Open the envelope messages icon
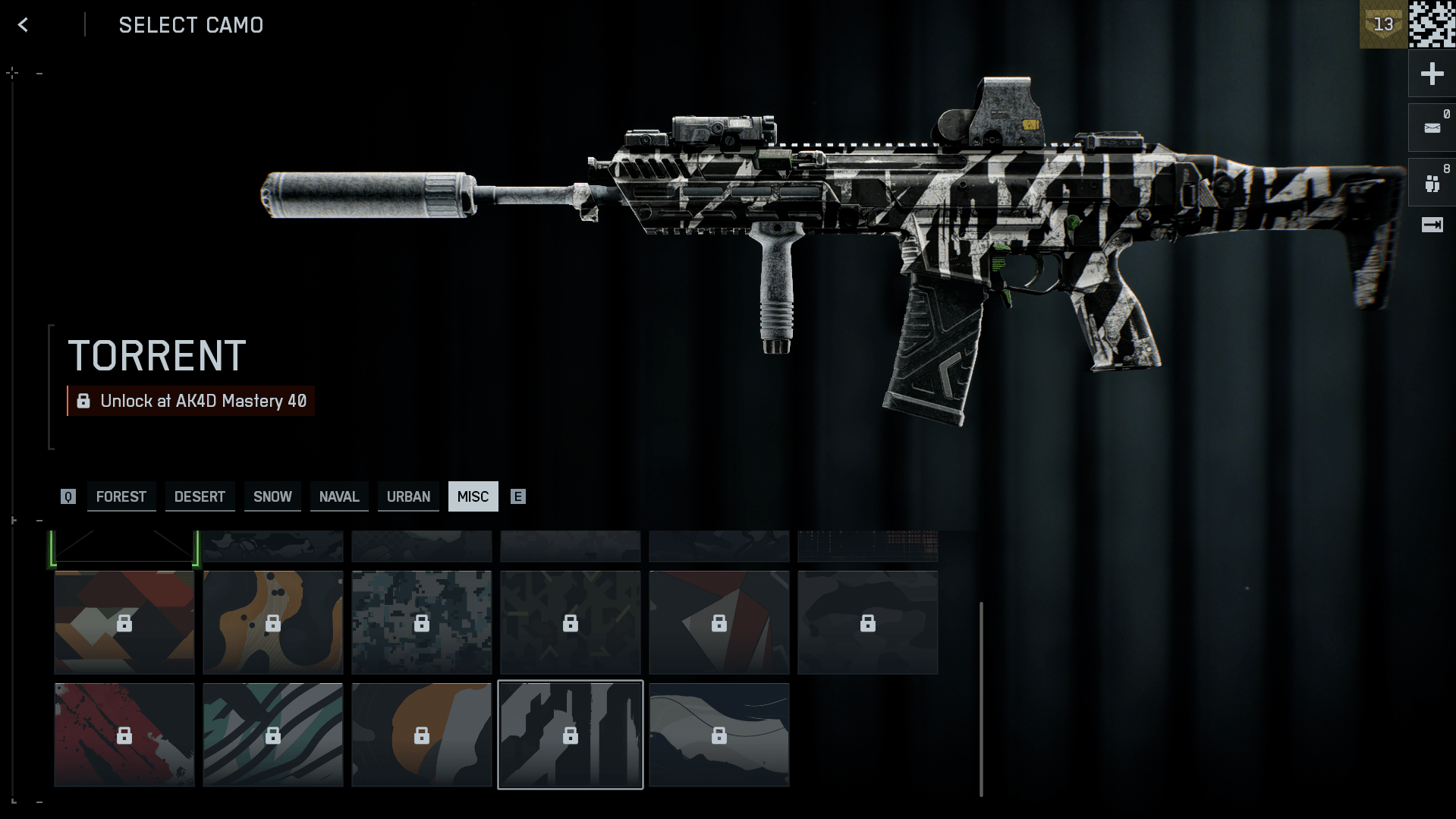 tap(1432, 128)
